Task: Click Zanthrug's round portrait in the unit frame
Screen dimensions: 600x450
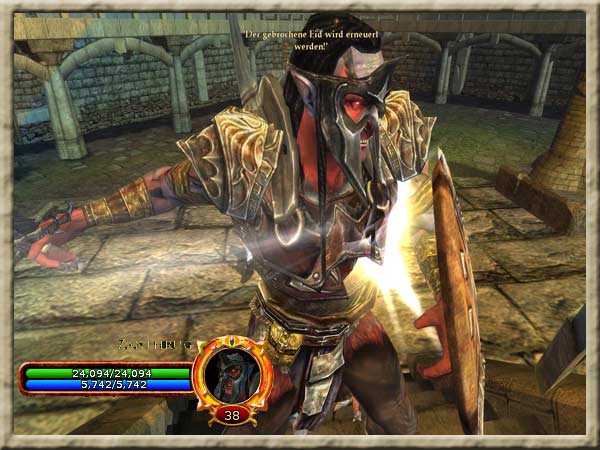Action: (232, 371)
